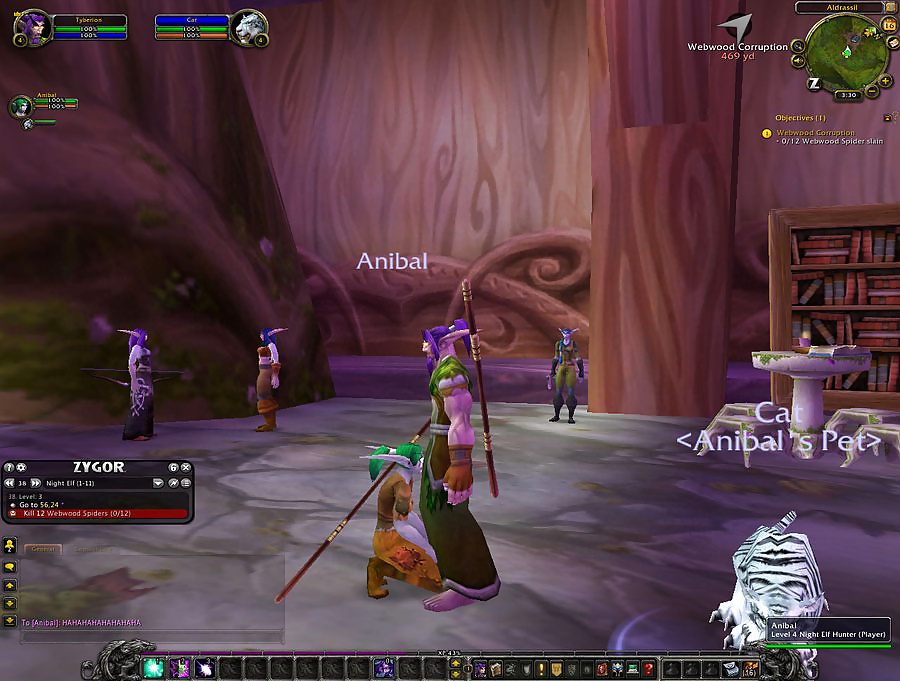Open the social friends button
Screen dimensions: 900x681
click(10, 546)
